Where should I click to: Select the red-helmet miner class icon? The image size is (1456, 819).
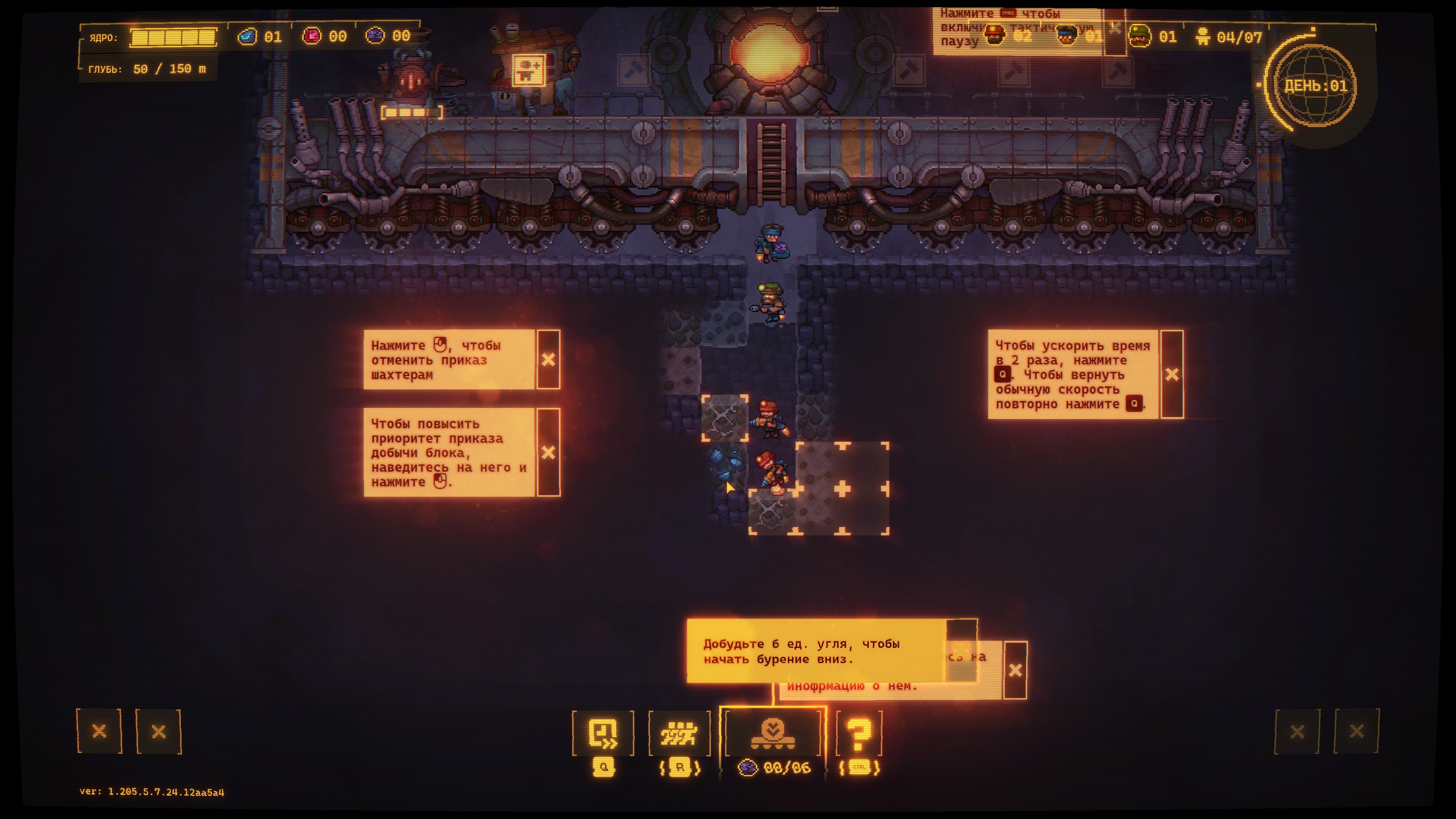pyautogui.click(x=995, y=36)
